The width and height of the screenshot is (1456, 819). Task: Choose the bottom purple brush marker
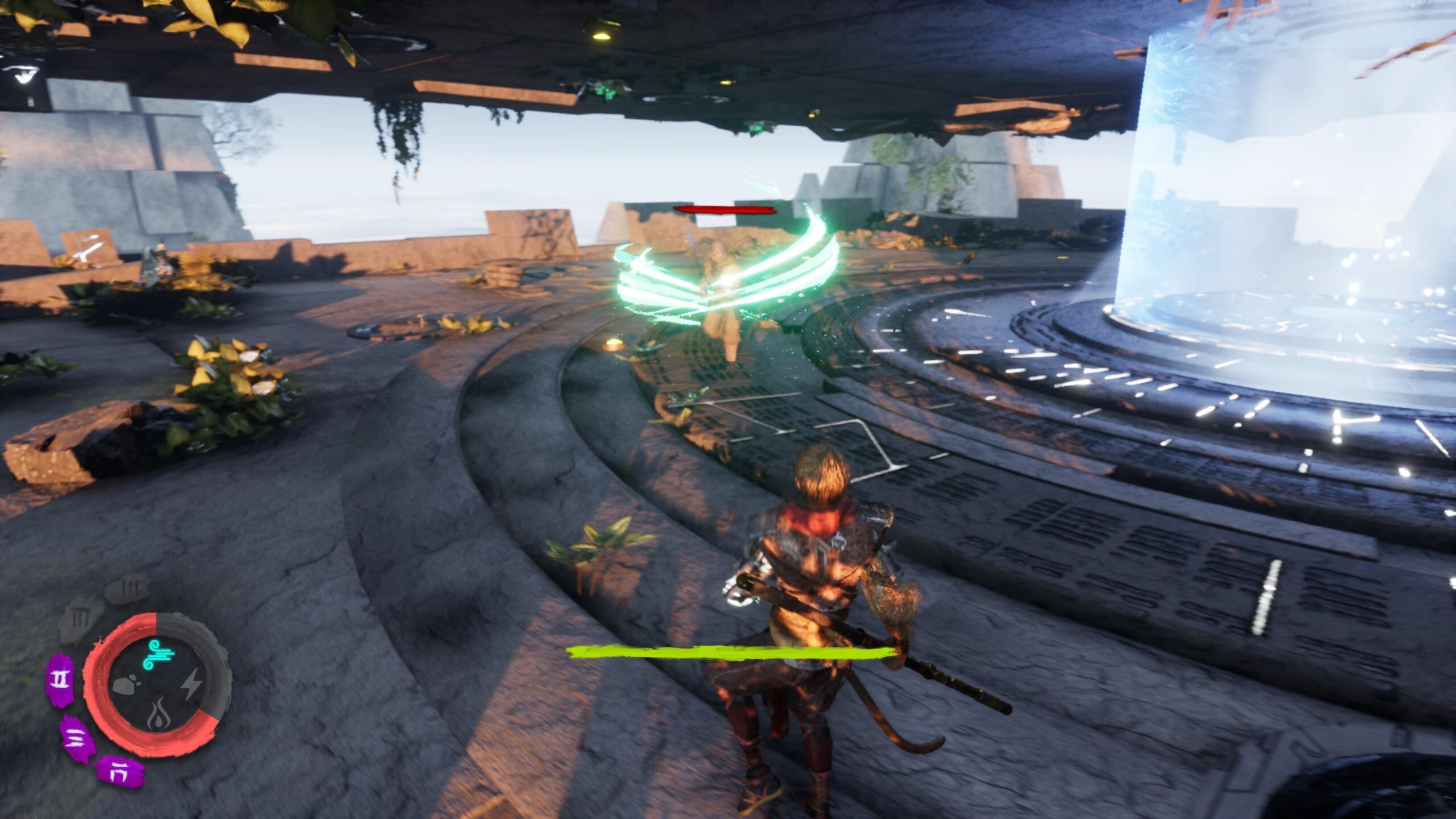119,772
